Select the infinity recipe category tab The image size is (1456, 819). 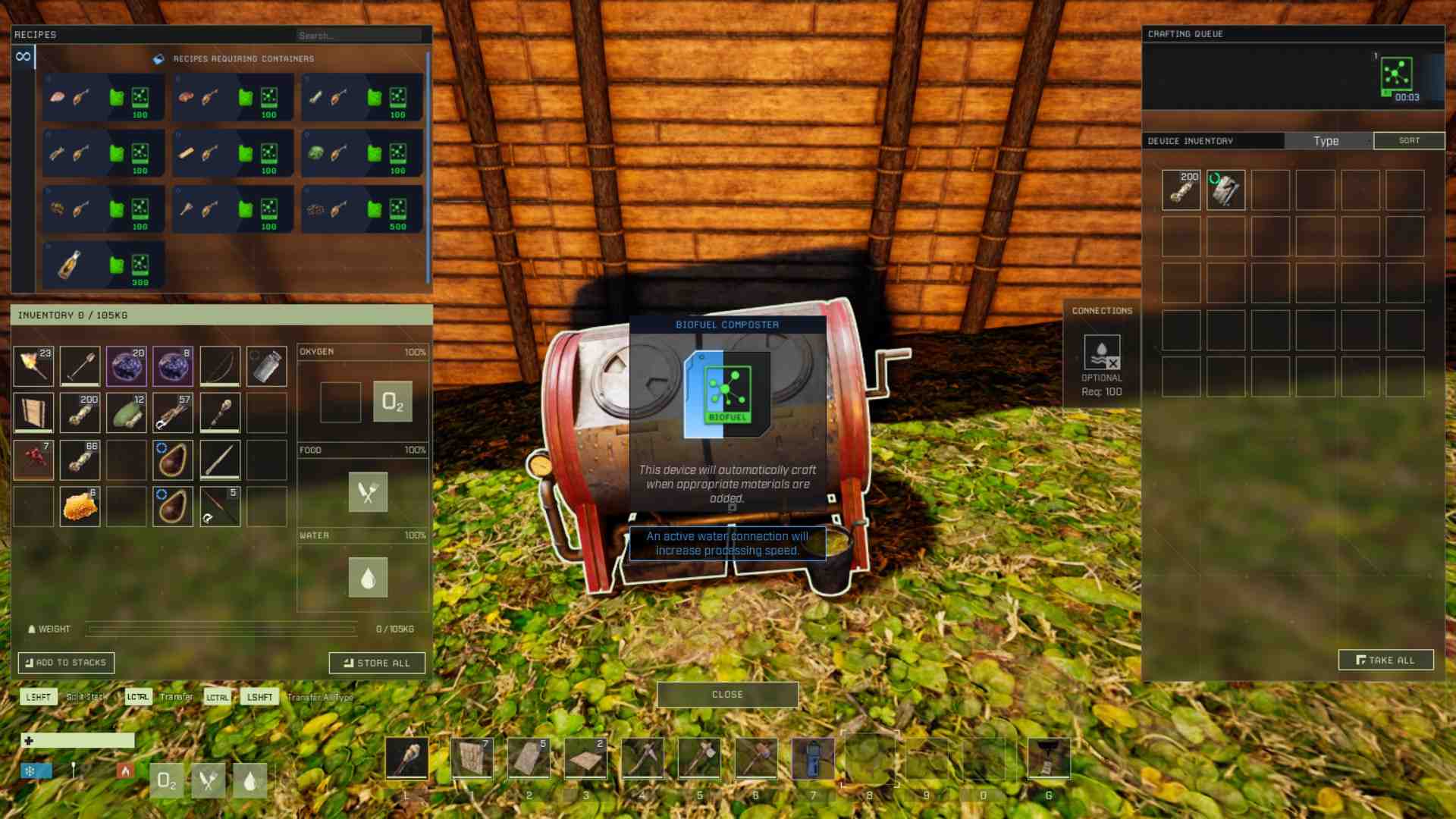(x=24, y=57)
